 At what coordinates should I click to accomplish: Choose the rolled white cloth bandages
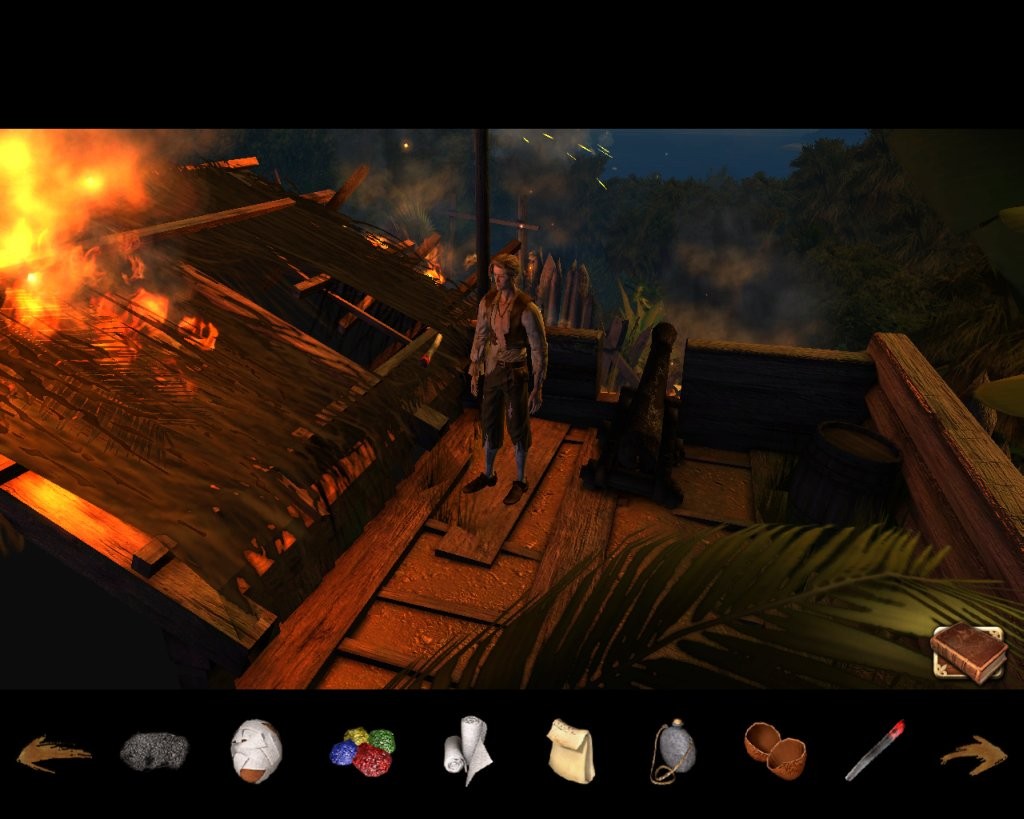point(467,751)
